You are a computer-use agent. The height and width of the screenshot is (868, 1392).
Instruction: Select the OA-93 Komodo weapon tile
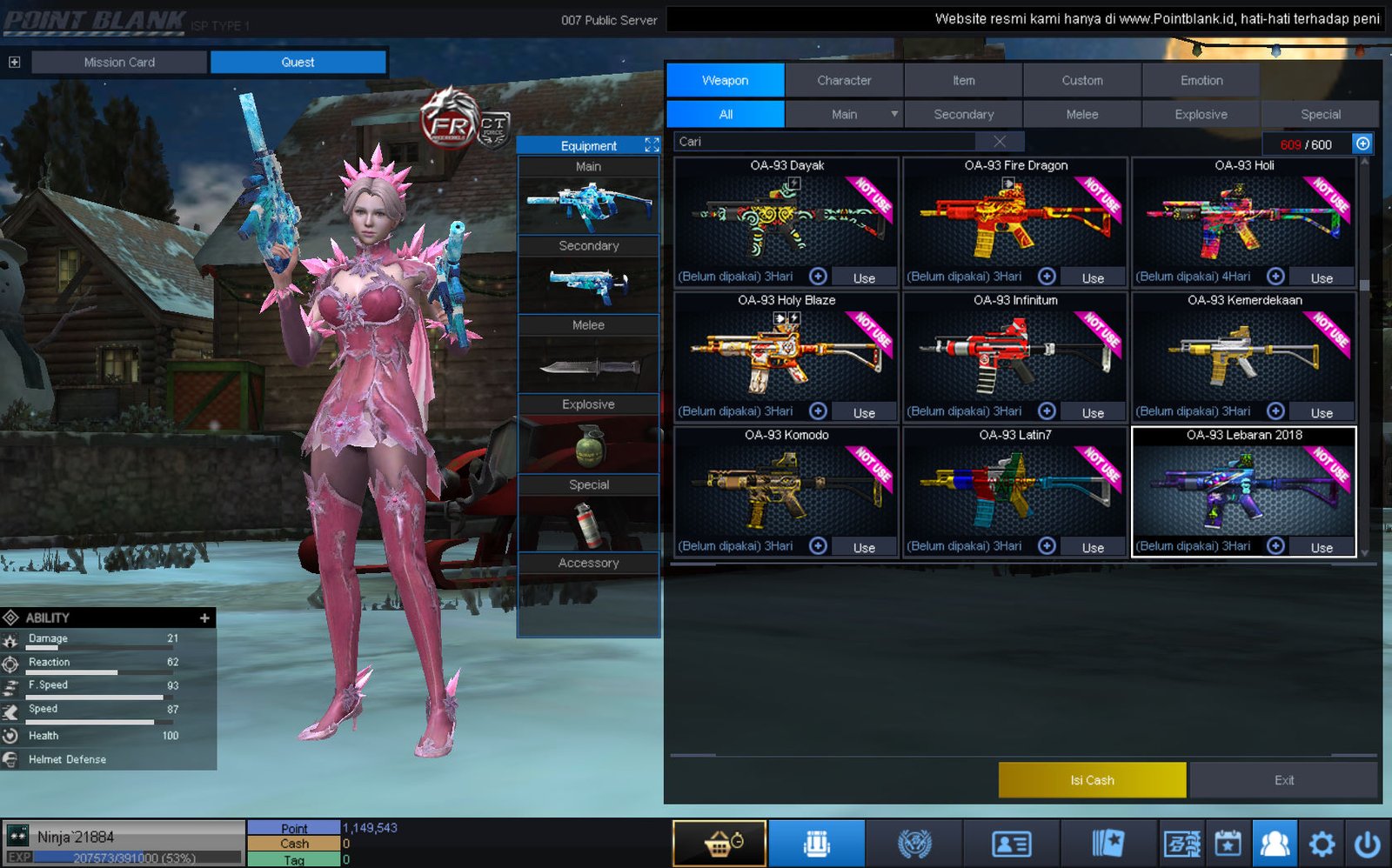[x=786, y=481]
